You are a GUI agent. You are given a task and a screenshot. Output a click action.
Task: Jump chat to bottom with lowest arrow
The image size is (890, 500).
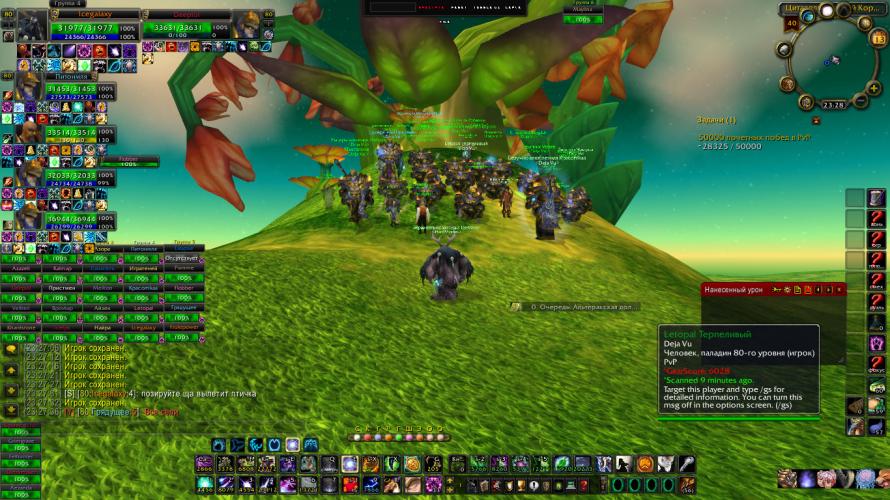pyautogui.click(x=11, y=409)
